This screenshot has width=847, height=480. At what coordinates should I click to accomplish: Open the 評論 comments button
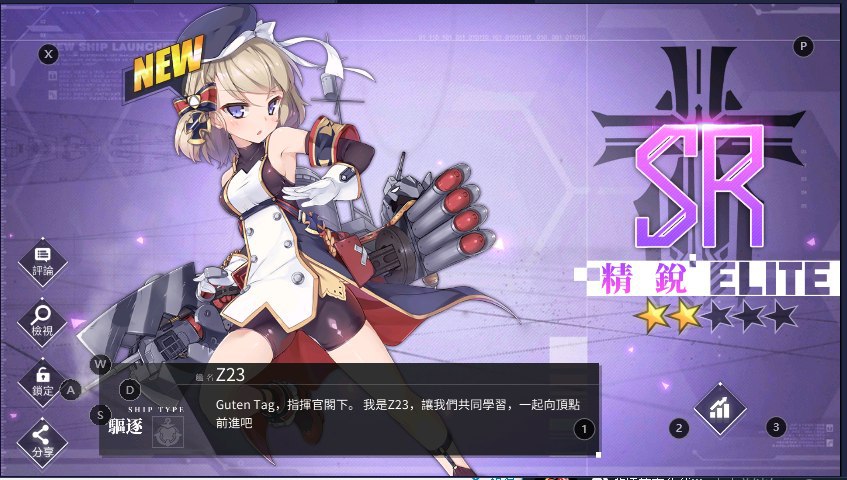pos(42,258)
